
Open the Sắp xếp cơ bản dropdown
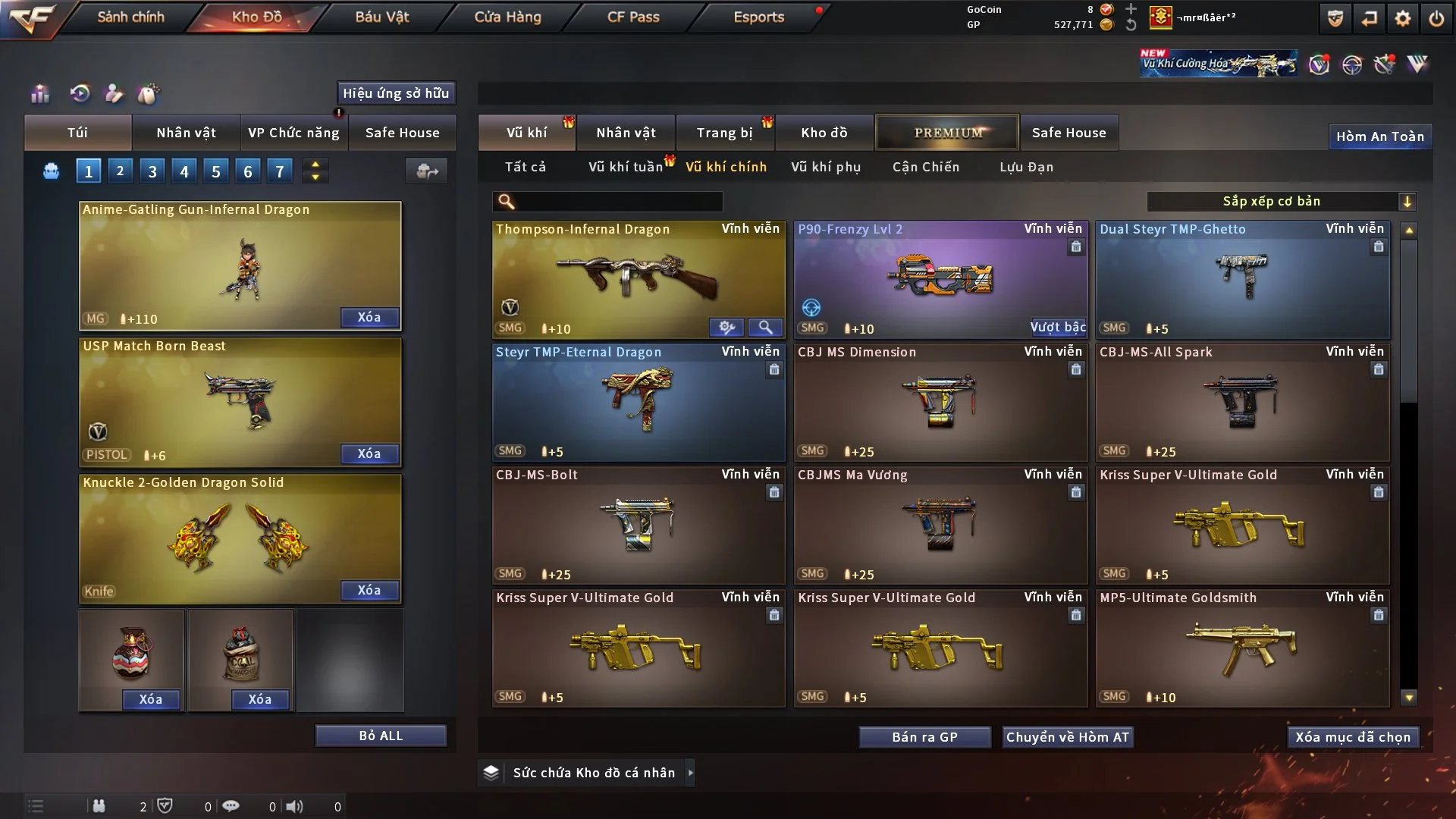tap(1280, 201)
